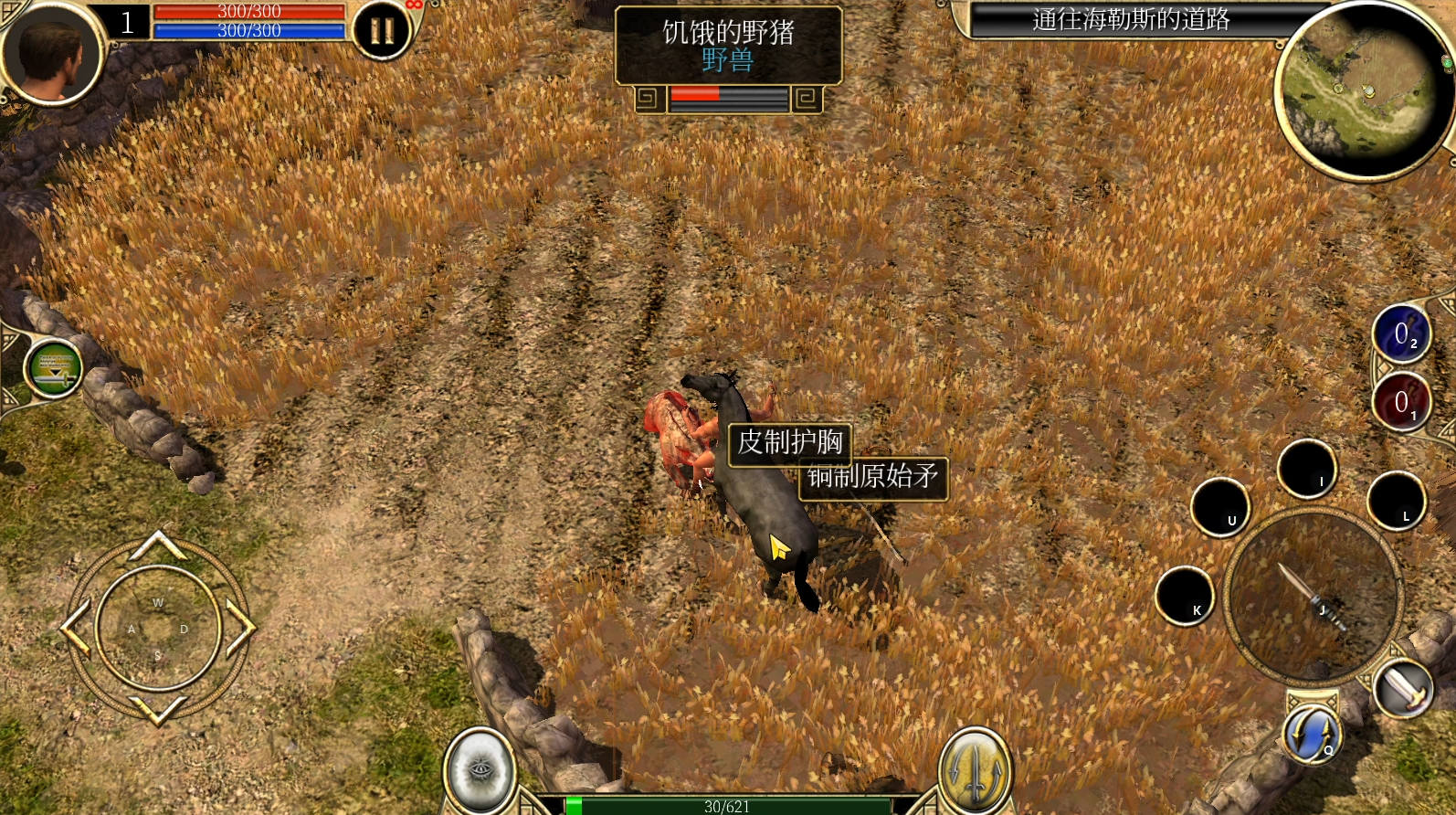Image resolution: width=1456 pixels, height=815 pixels.
Task: Open the character portrait panel
Action: click(x=50, y=53)
